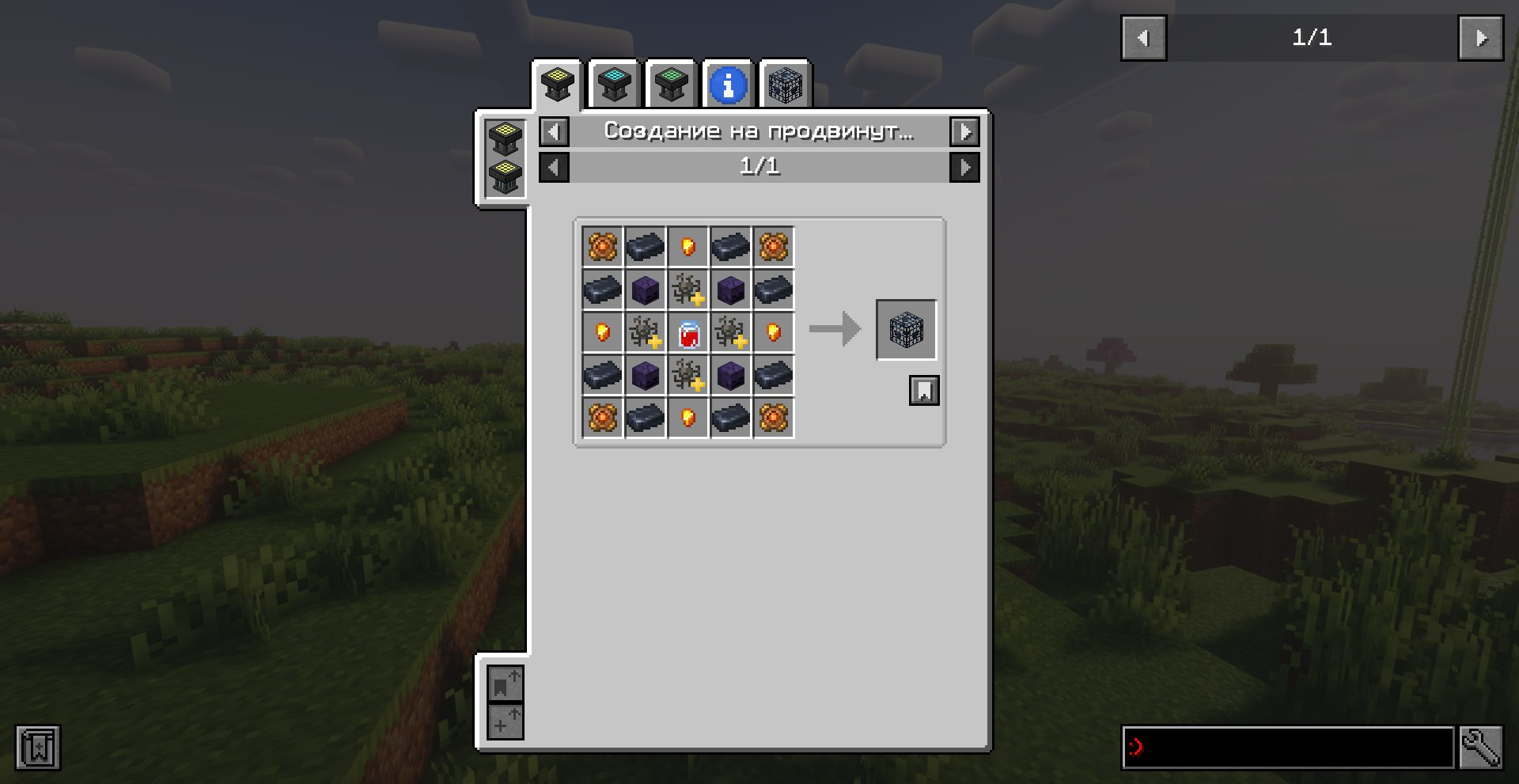Show the previous recipe page in the panel
Viewport: 1519px width, 784px height.
click(x=554, y=167)
